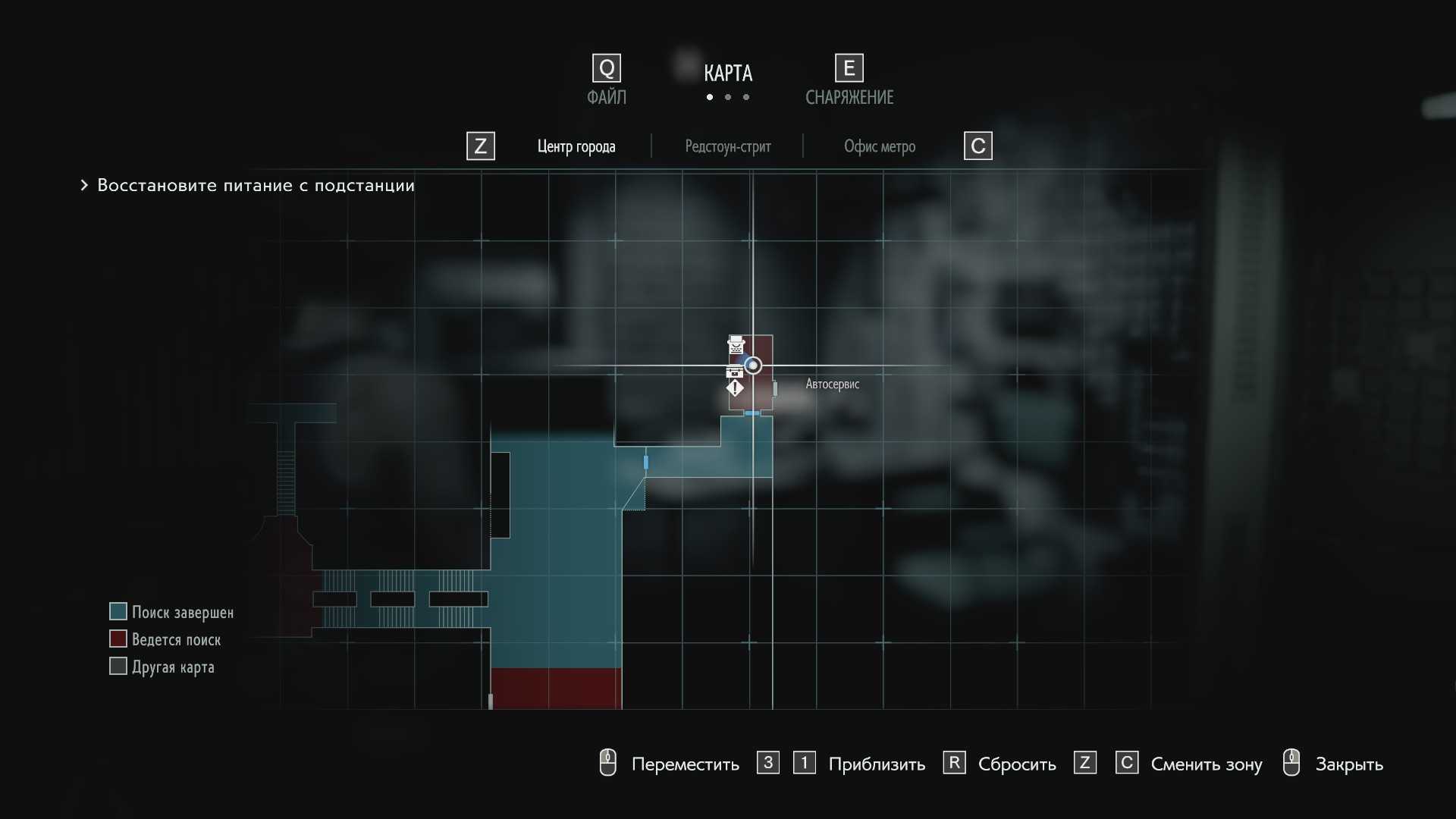Choose the Центр города zone

point(576,146)
